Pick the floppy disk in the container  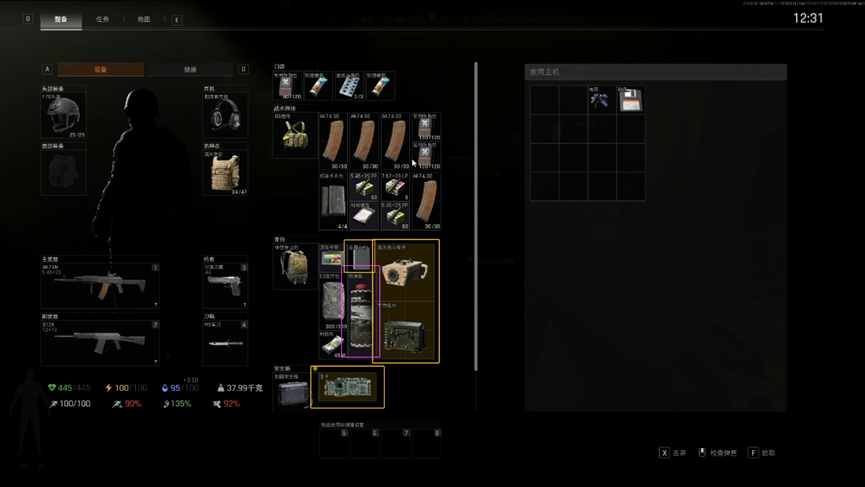(x=630, y=100)
